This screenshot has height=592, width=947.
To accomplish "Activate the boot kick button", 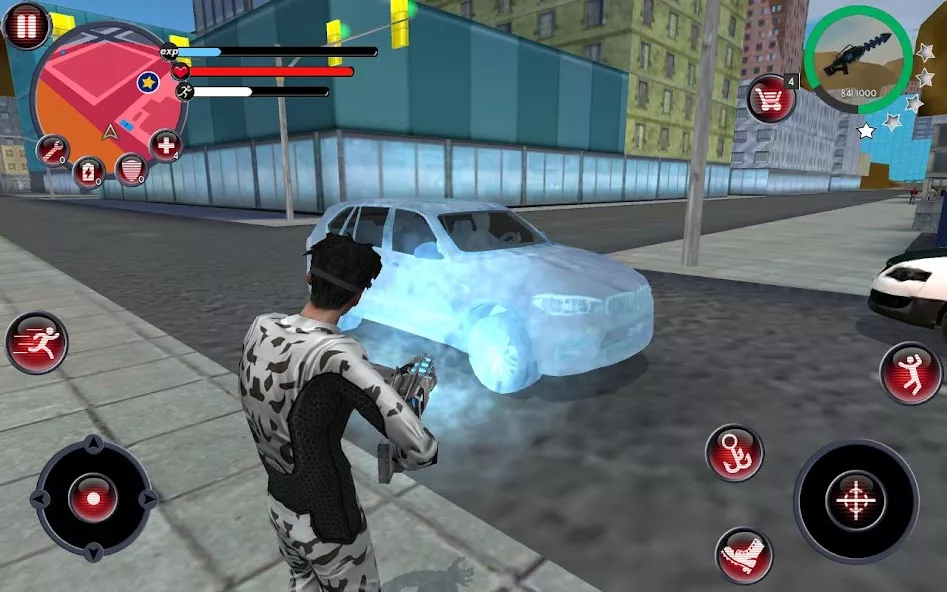I will coord(744,555).
